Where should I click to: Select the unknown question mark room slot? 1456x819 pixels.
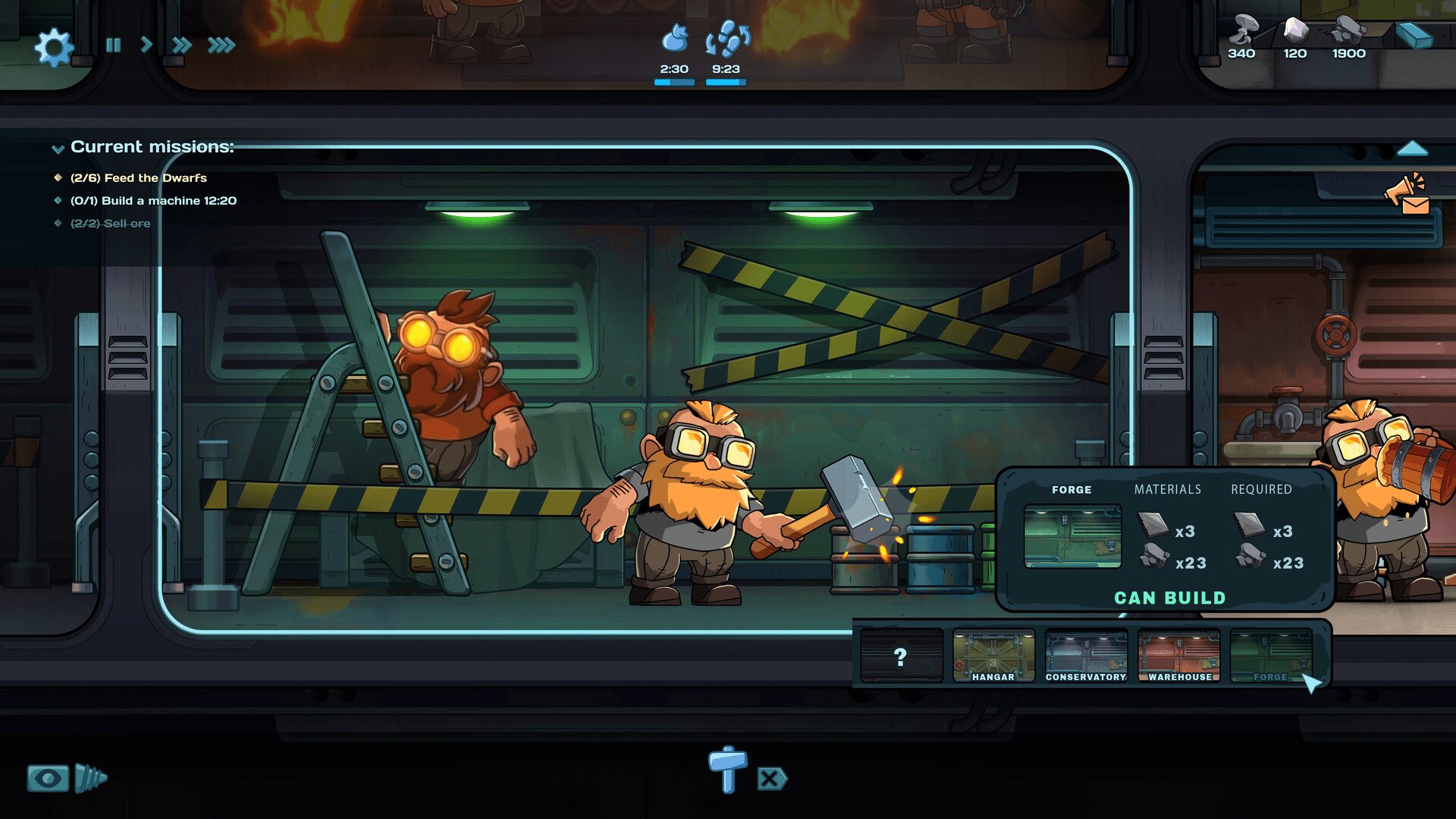tap(901, 657)
